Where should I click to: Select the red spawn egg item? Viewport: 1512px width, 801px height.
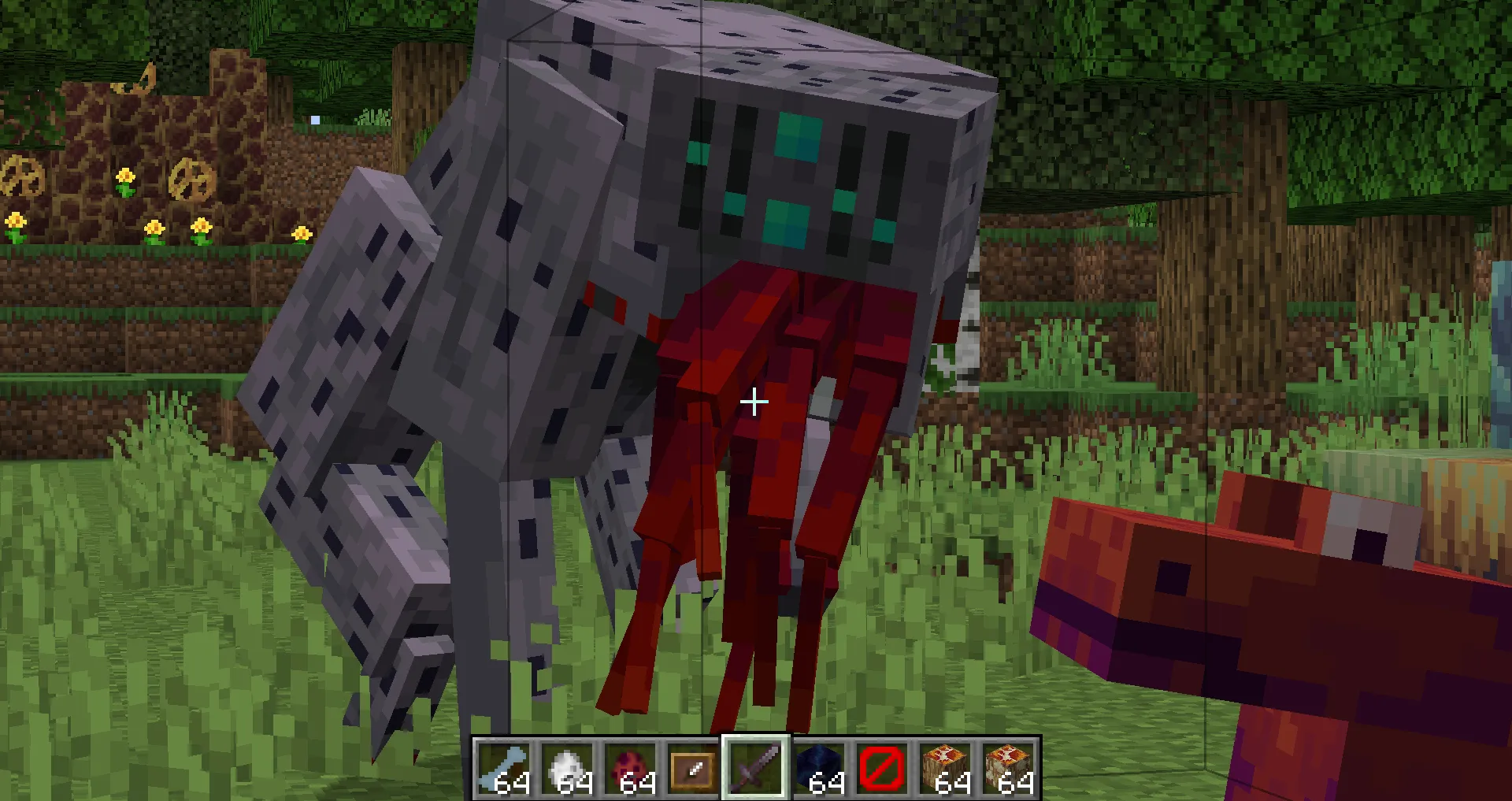(631, 768)
